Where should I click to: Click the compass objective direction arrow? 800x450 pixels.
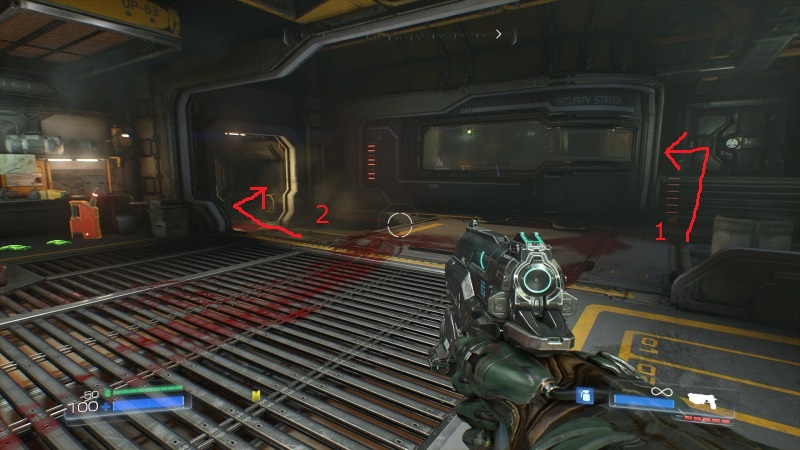499,33
